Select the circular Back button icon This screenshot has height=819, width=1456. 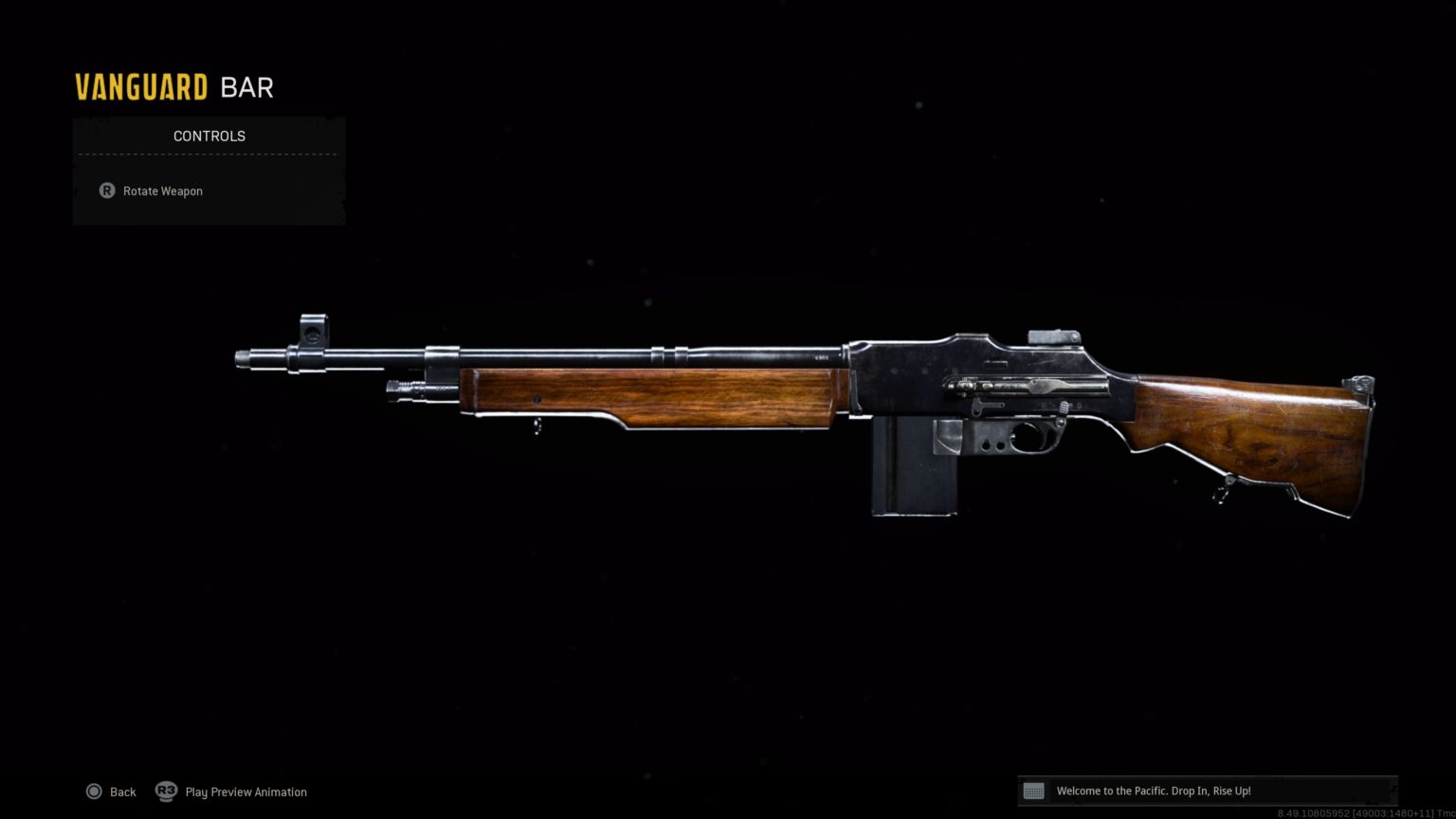95,792
